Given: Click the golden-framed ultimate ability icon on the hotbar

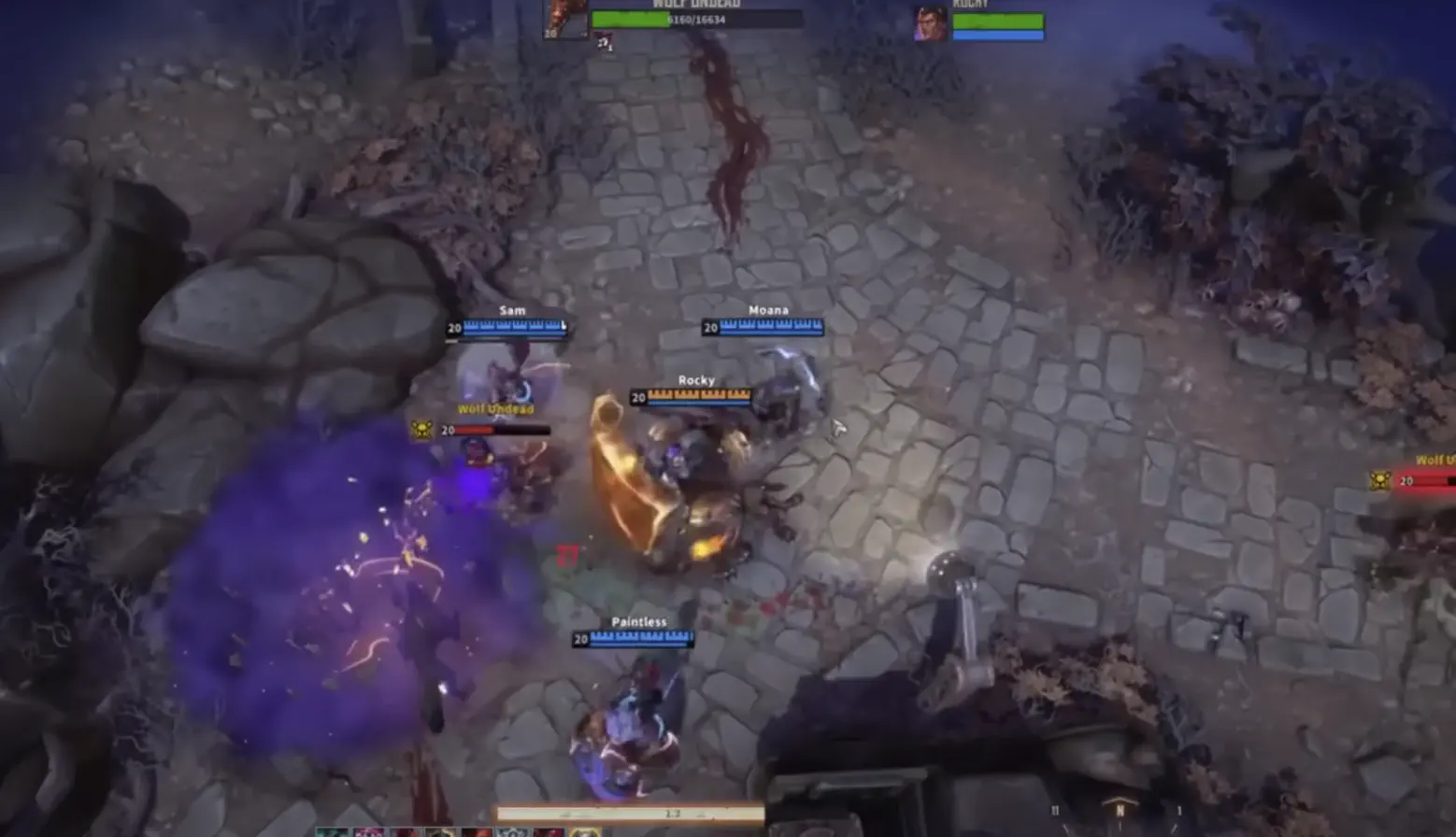Looking at the screenshot, I should (587, 830).
